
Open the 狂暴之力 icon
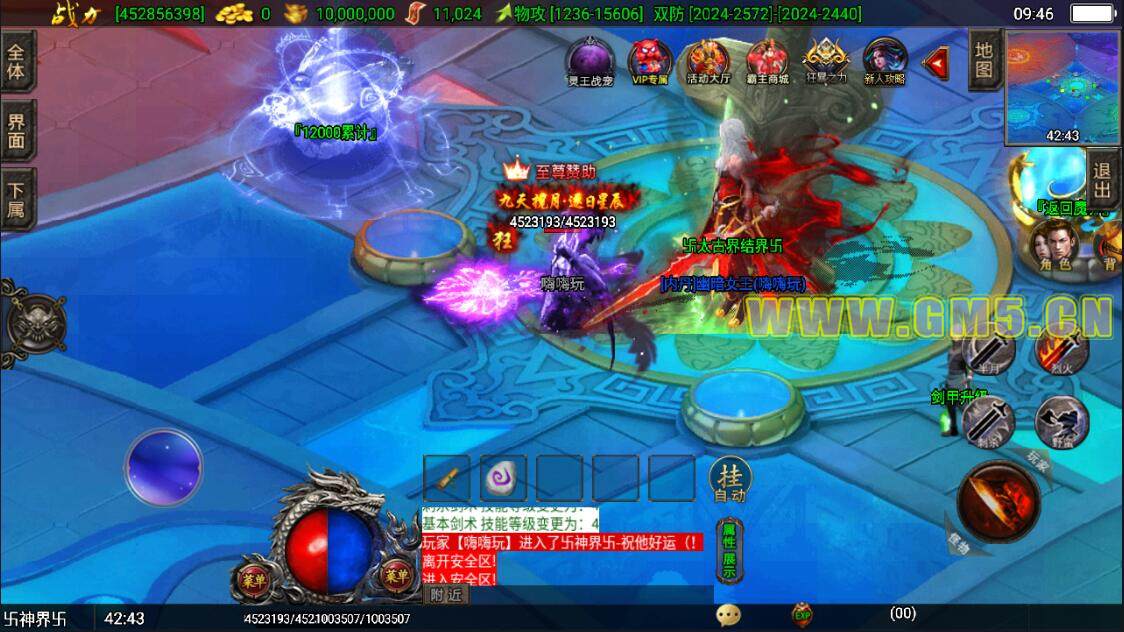[826, 61]
